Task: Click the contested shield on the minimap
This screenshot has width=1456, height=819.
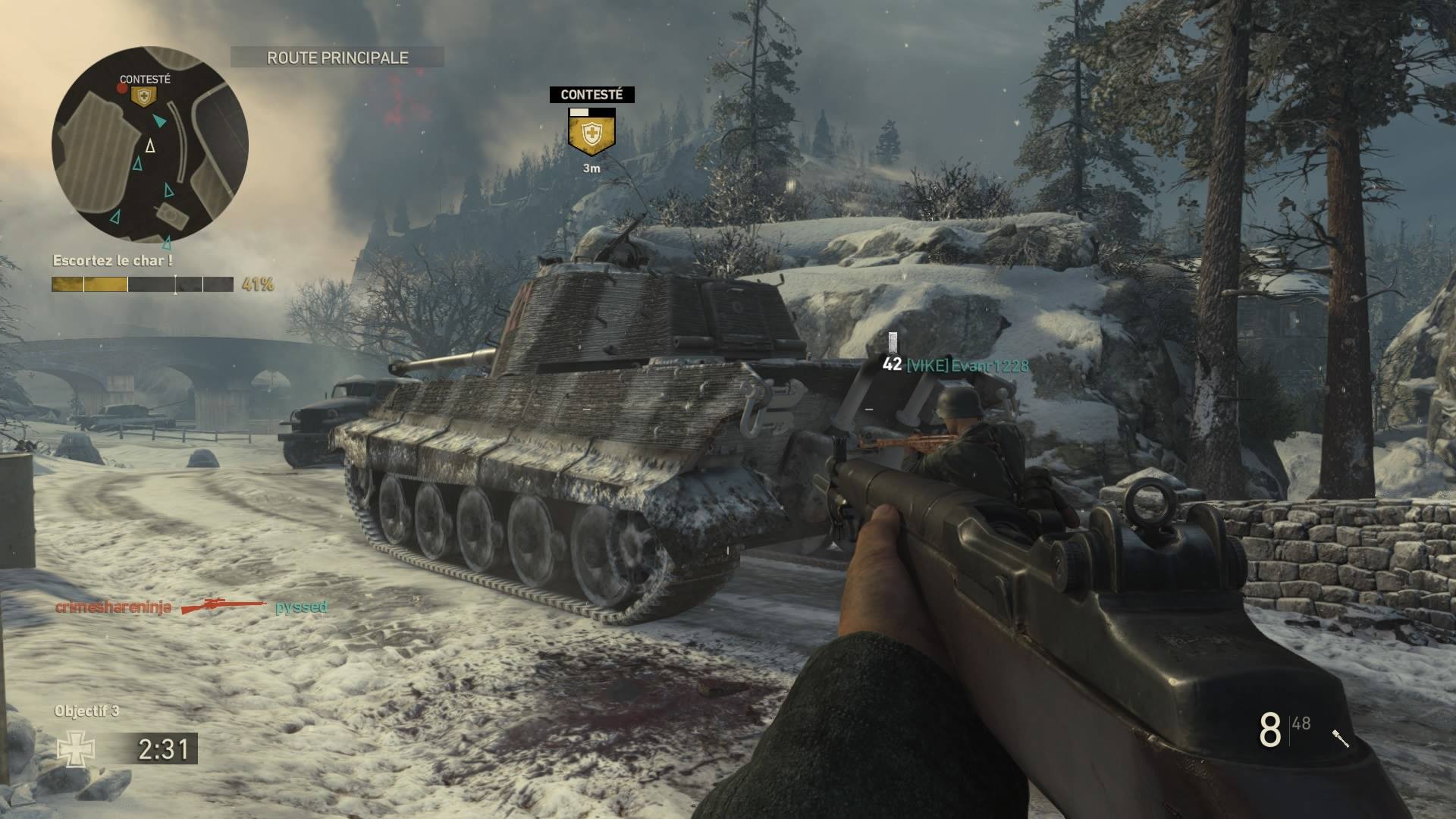Action: point(143,96)
